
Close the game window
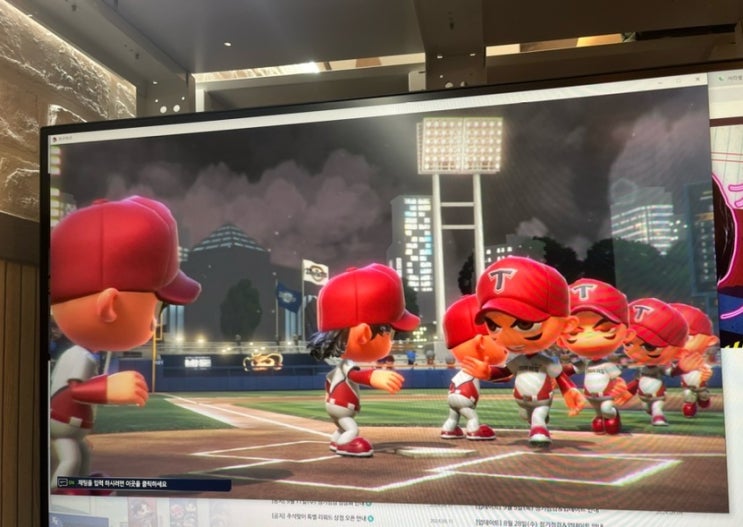point(695,80)
